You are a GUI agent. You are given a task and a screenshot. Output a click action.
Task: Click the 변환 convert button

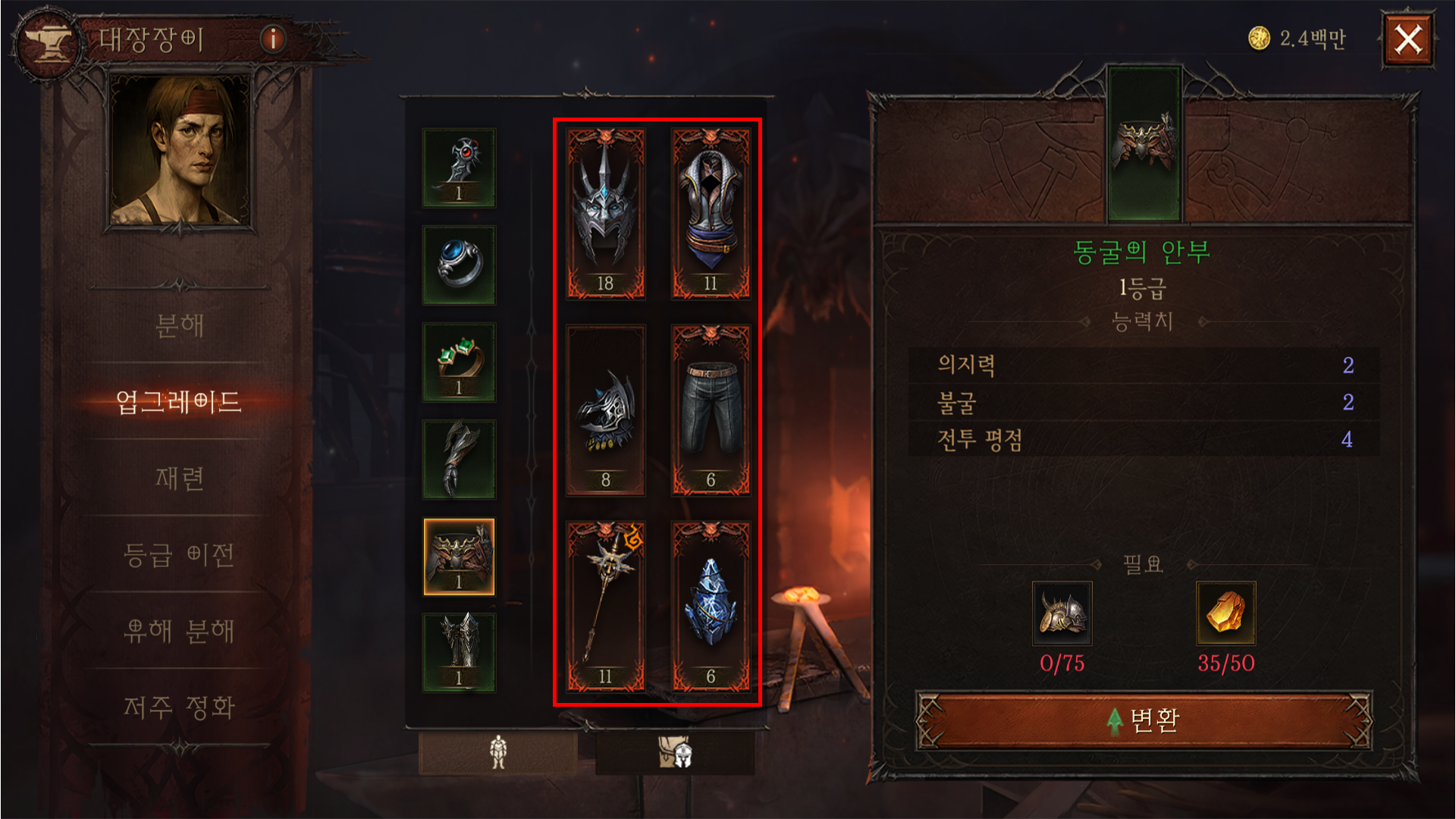[x=1144, y=720]
